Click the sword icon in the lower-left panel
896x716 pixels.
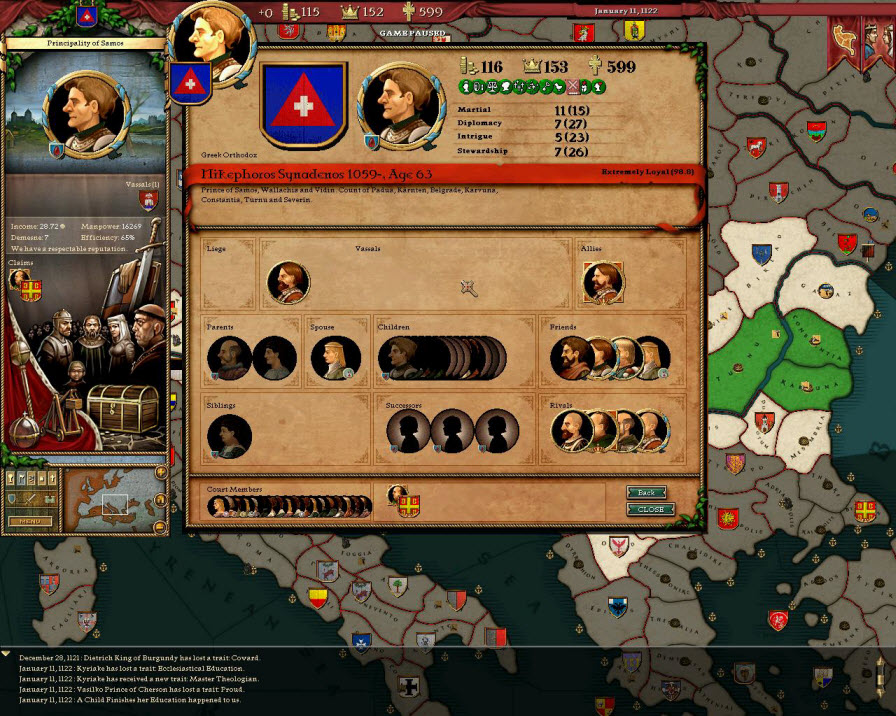(x=28, y=498)
